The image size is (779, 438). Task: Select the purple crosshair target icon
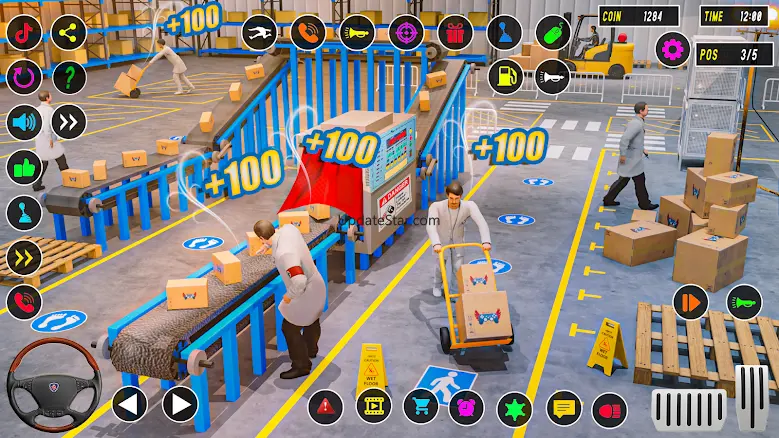pyautogui.click(x=406, y=32)
